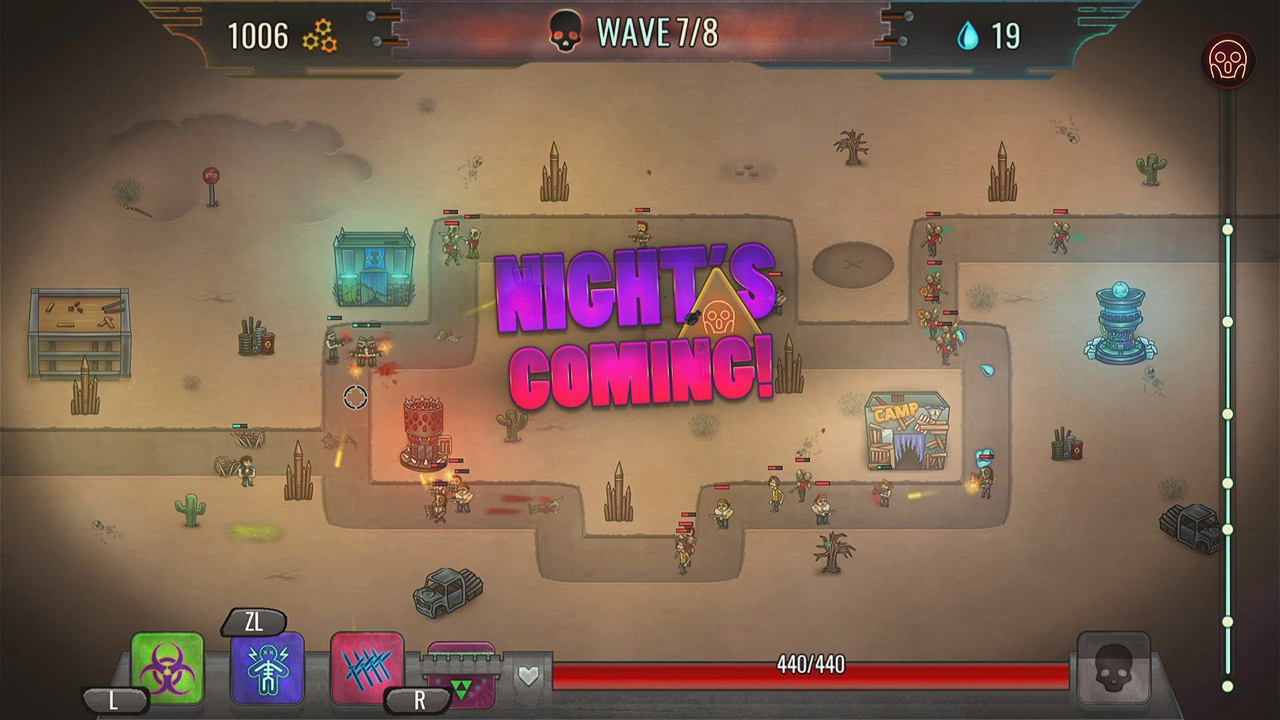Viewport: 1280px width, 720px height.
Task: Activate the purple voodoo shock ability
Action: tap(265, 667)
